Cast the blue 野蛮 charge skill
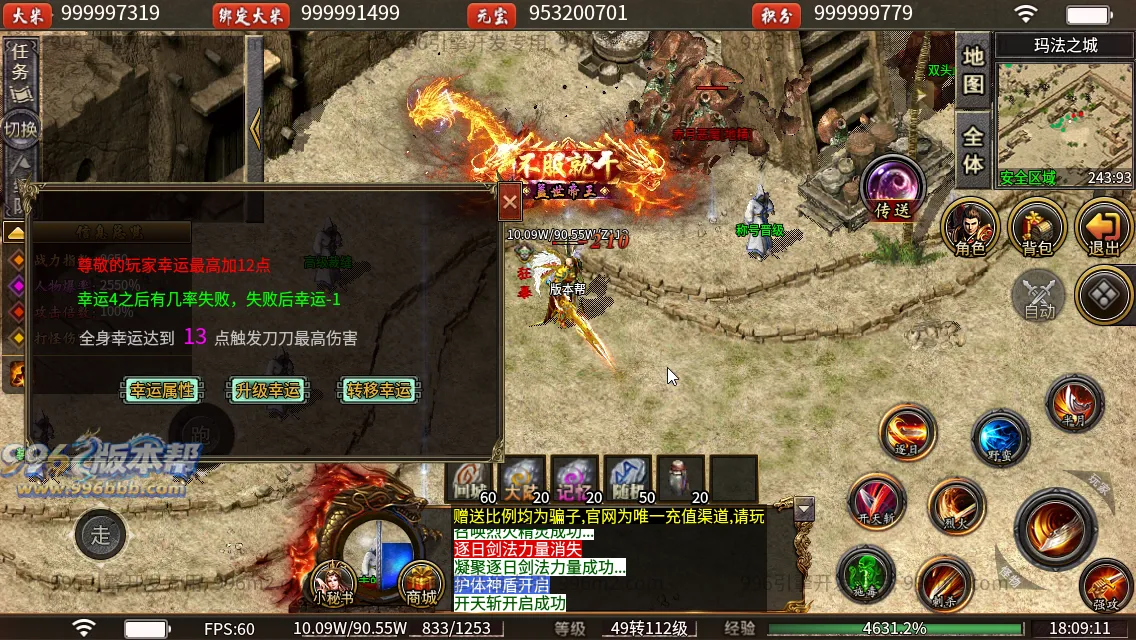Image resolution: width=1136 pixels, height=640 pixels. tap(1000, 438)
